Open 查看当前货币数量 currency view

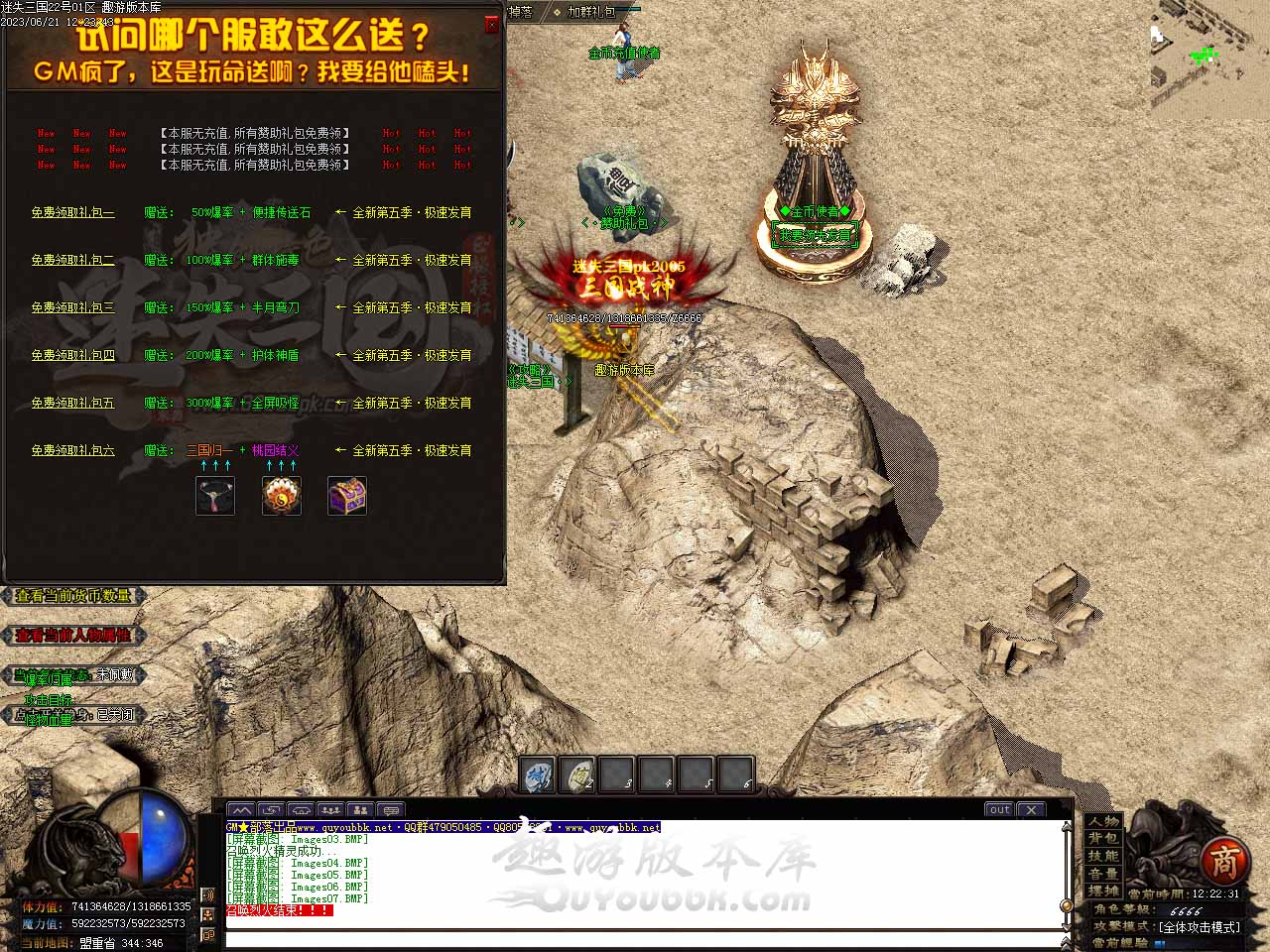pos(73,596)
